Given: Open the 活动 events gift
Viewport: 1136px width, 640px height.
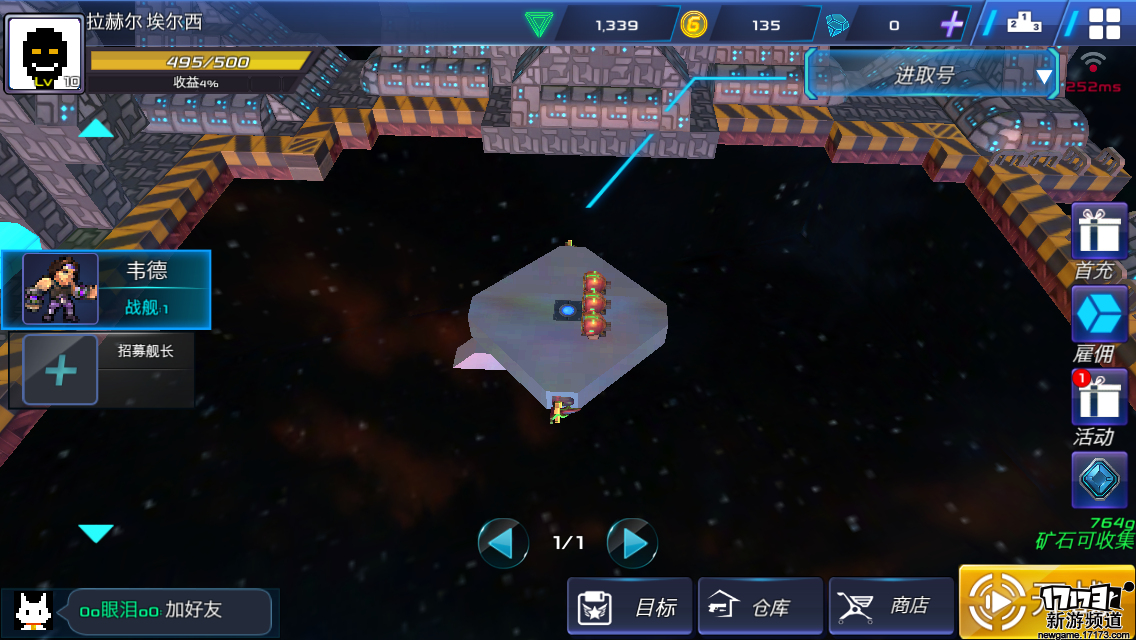Looking at the screenshot, I should (1099, 398).
